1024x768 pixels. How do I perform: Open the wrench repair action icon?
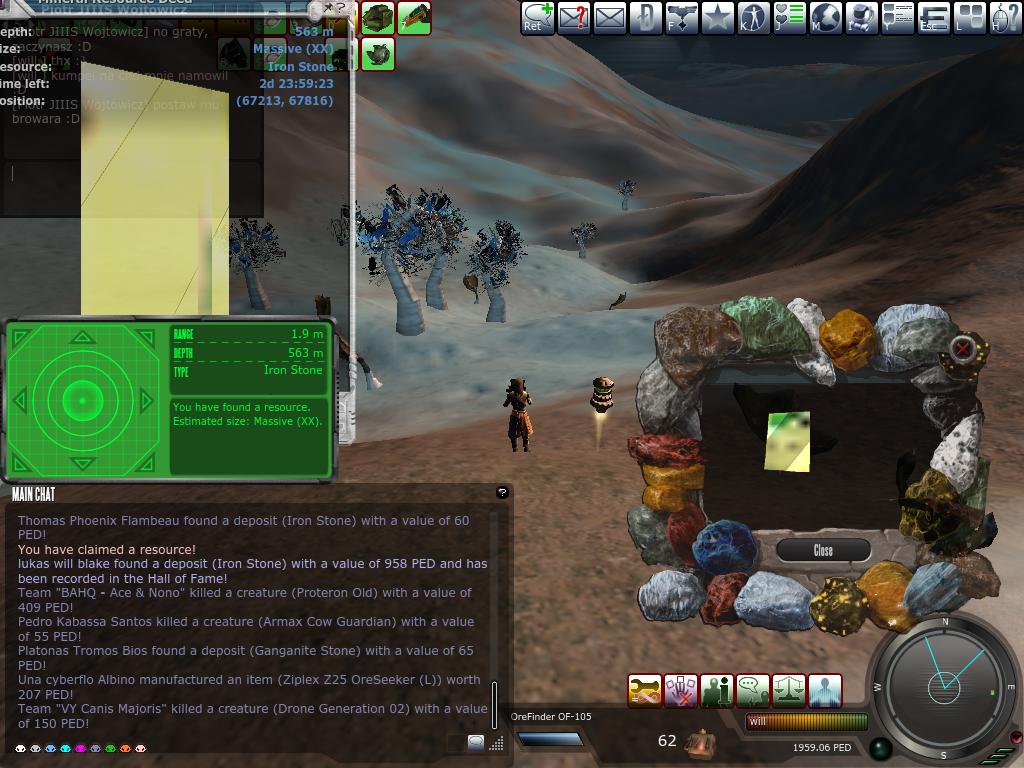click(x=644, y=691)
